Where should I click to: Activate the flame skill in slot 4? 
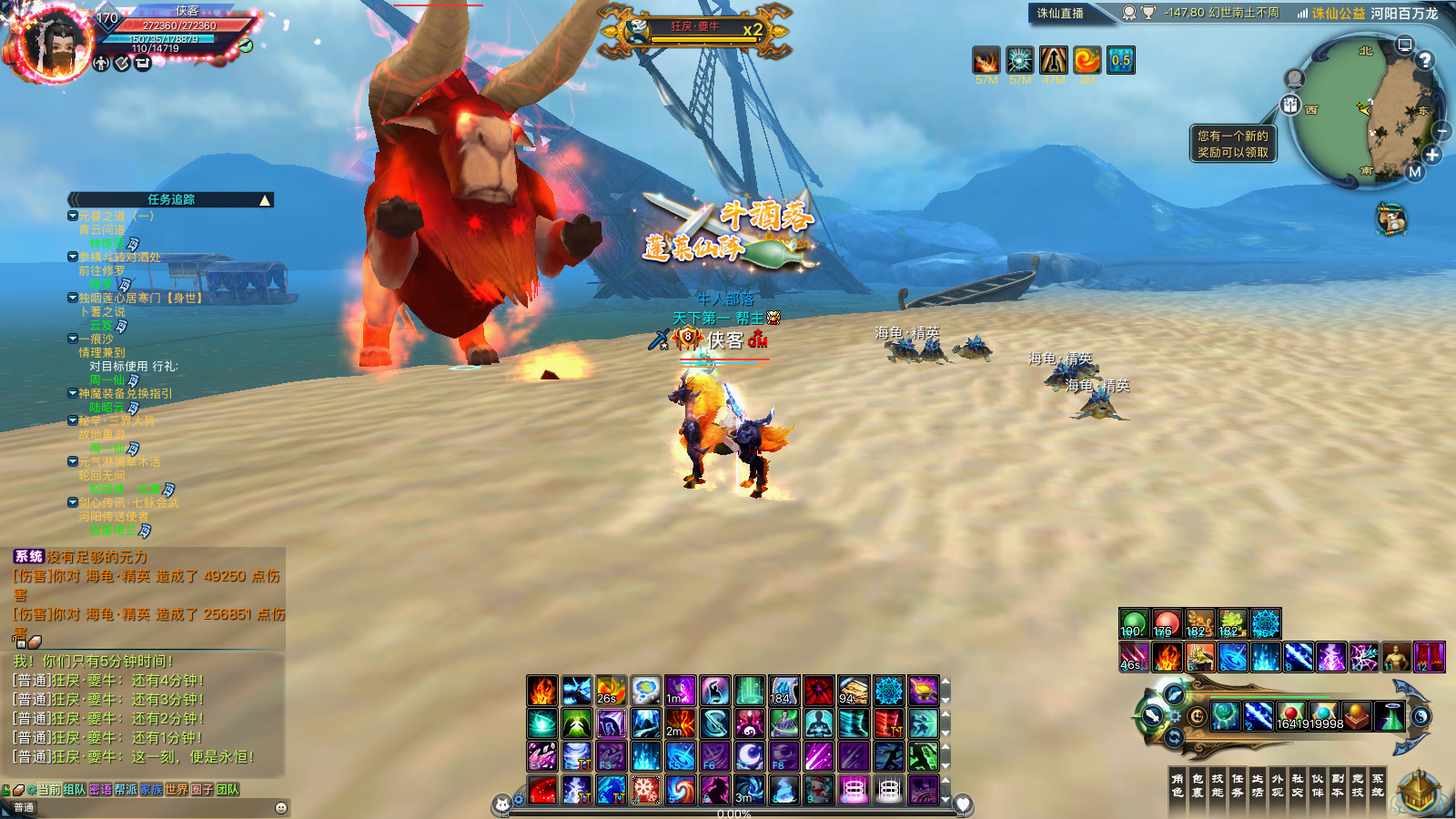pyautogui.click(x=1168, y=657)
